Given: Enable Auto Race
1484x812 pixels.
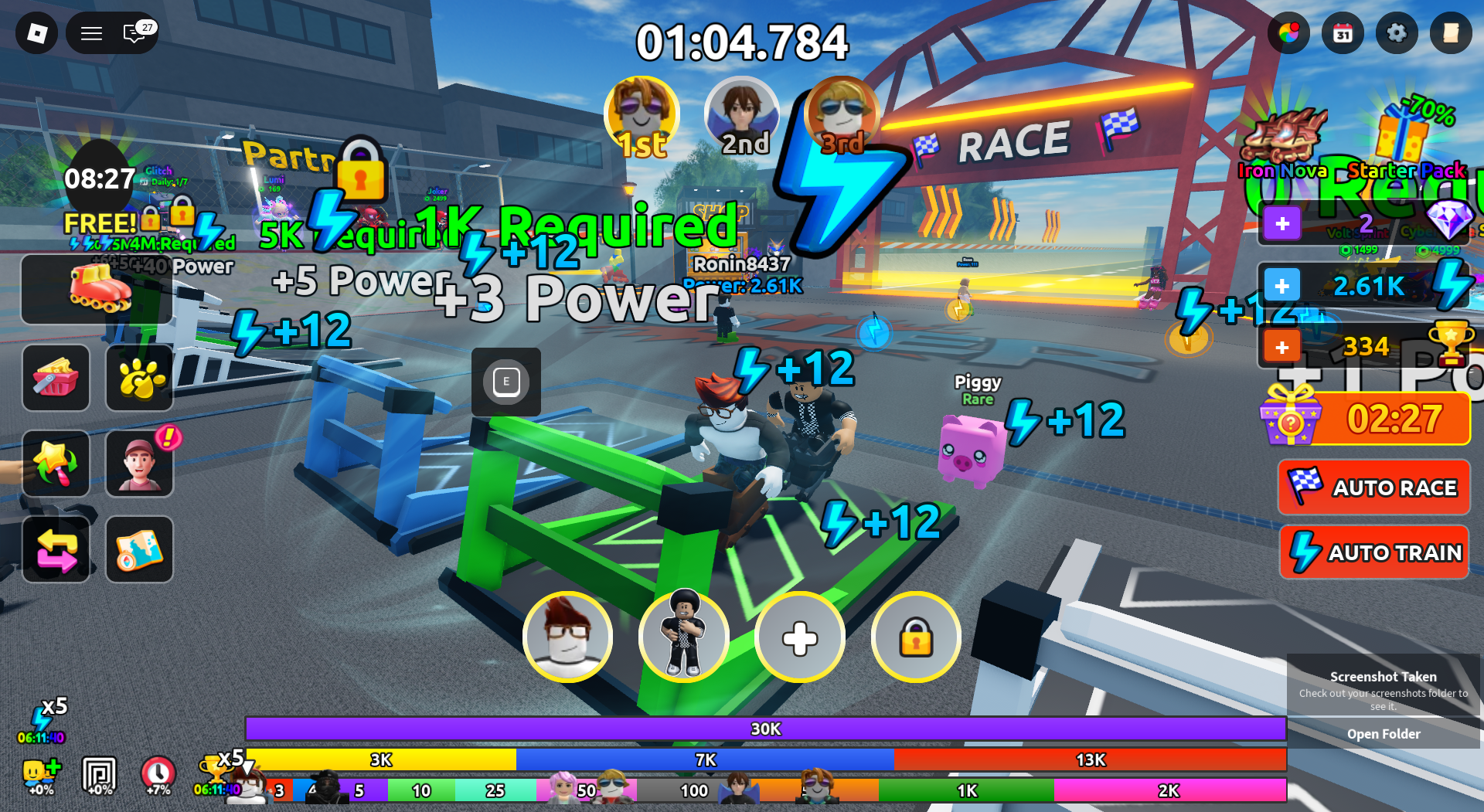Looking at the screenshot, I should (x=1374, y=488).
